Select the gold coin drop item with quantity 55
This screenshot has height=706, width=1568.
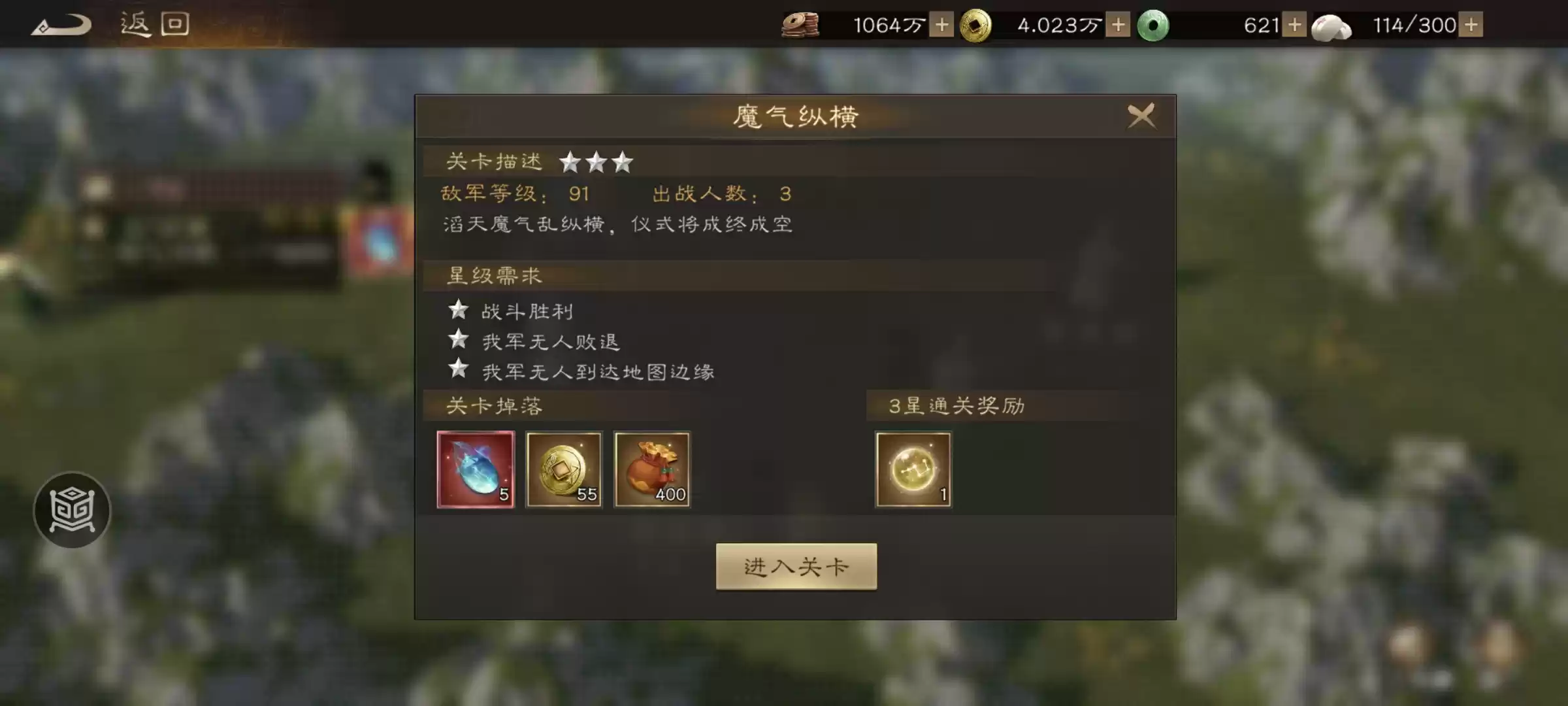(x=564, y=470)
